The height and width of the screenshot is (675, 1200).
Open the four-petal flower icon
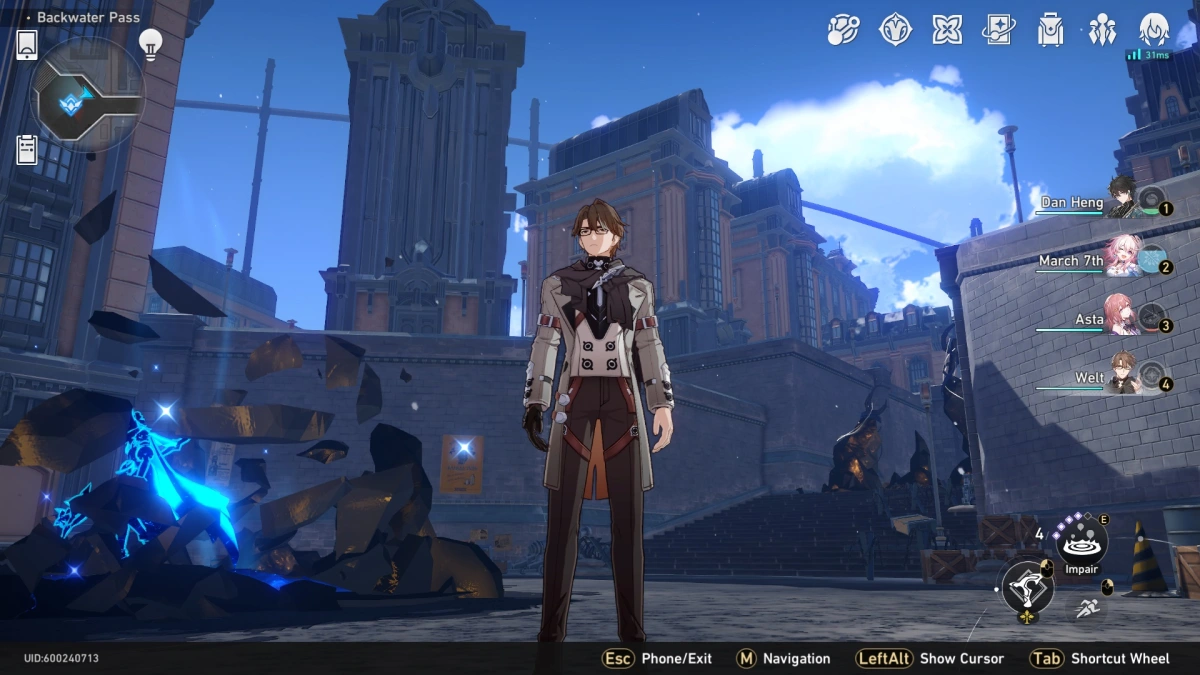947,30
